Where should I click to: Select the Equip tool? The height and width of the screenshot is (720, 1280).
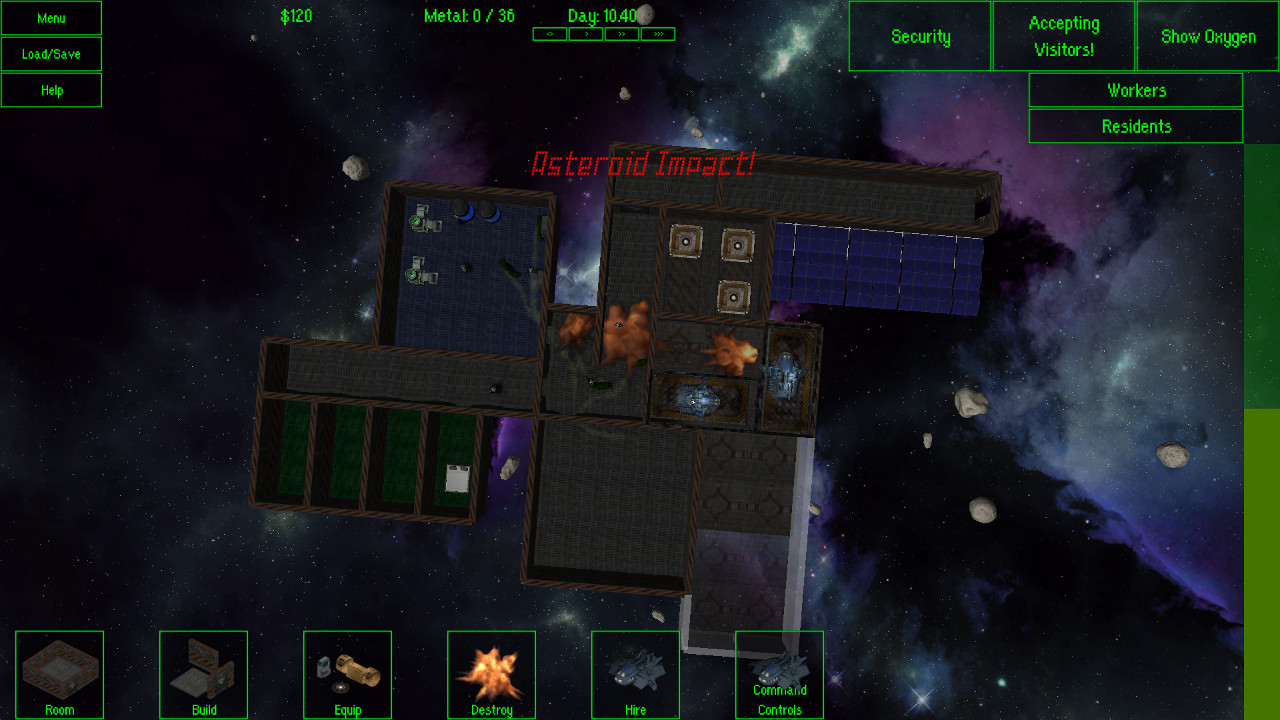[x=347, y=674]
